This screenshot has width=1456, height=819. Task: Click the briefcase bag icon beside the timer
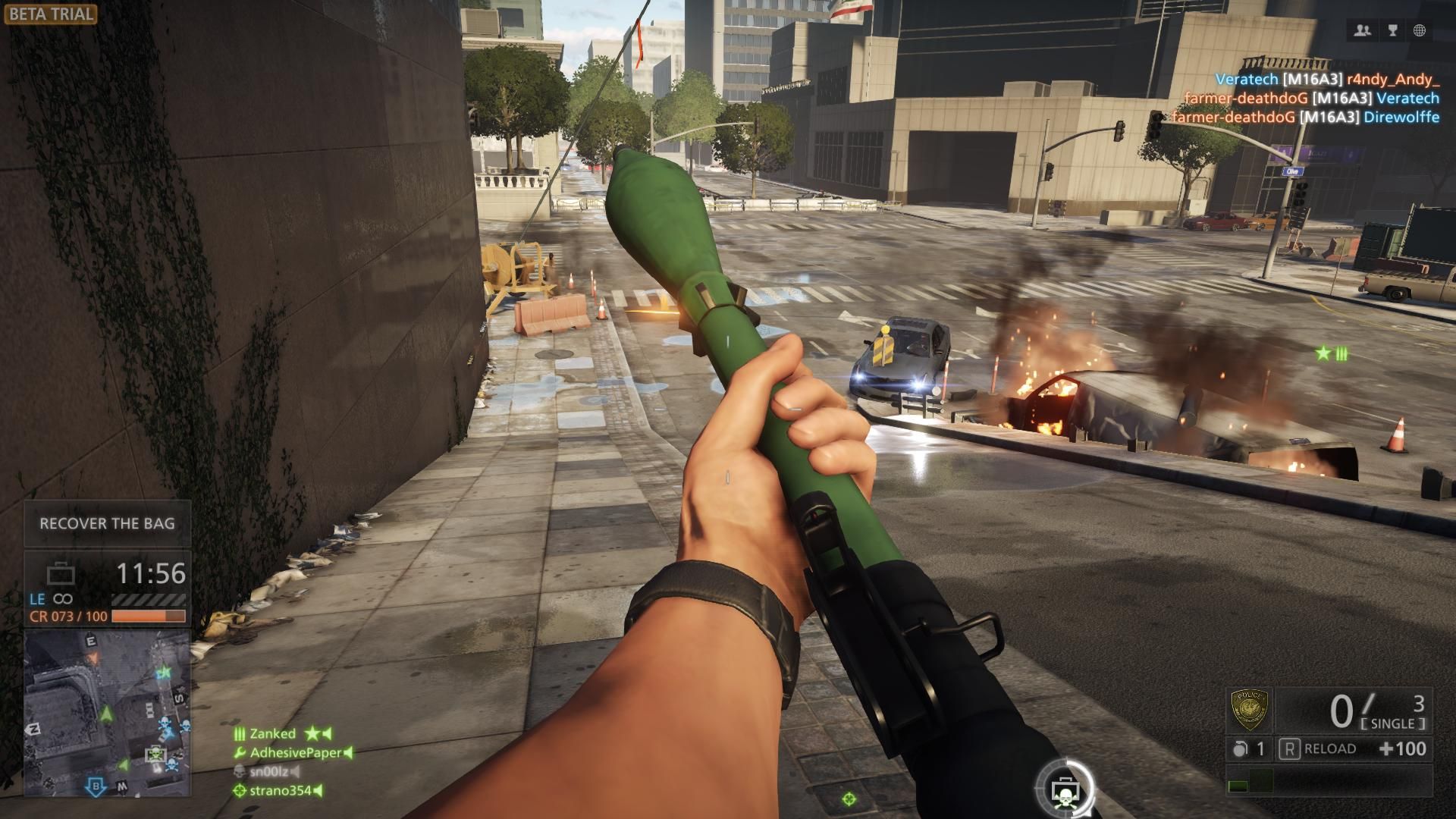click(x=61, y=574)
